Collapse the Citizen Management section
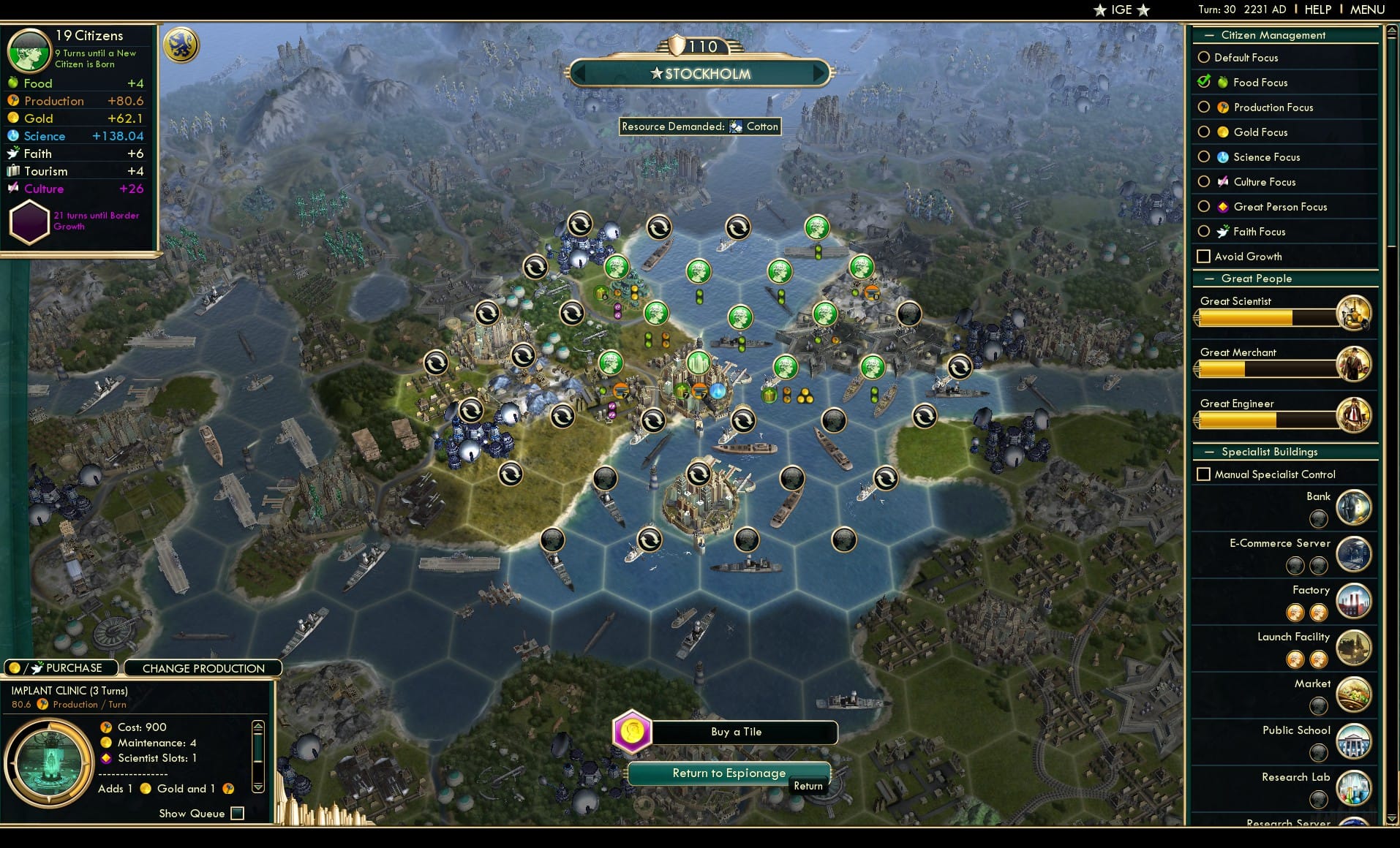Screen dimensions: 1400x848 (x=1208, y=35)
